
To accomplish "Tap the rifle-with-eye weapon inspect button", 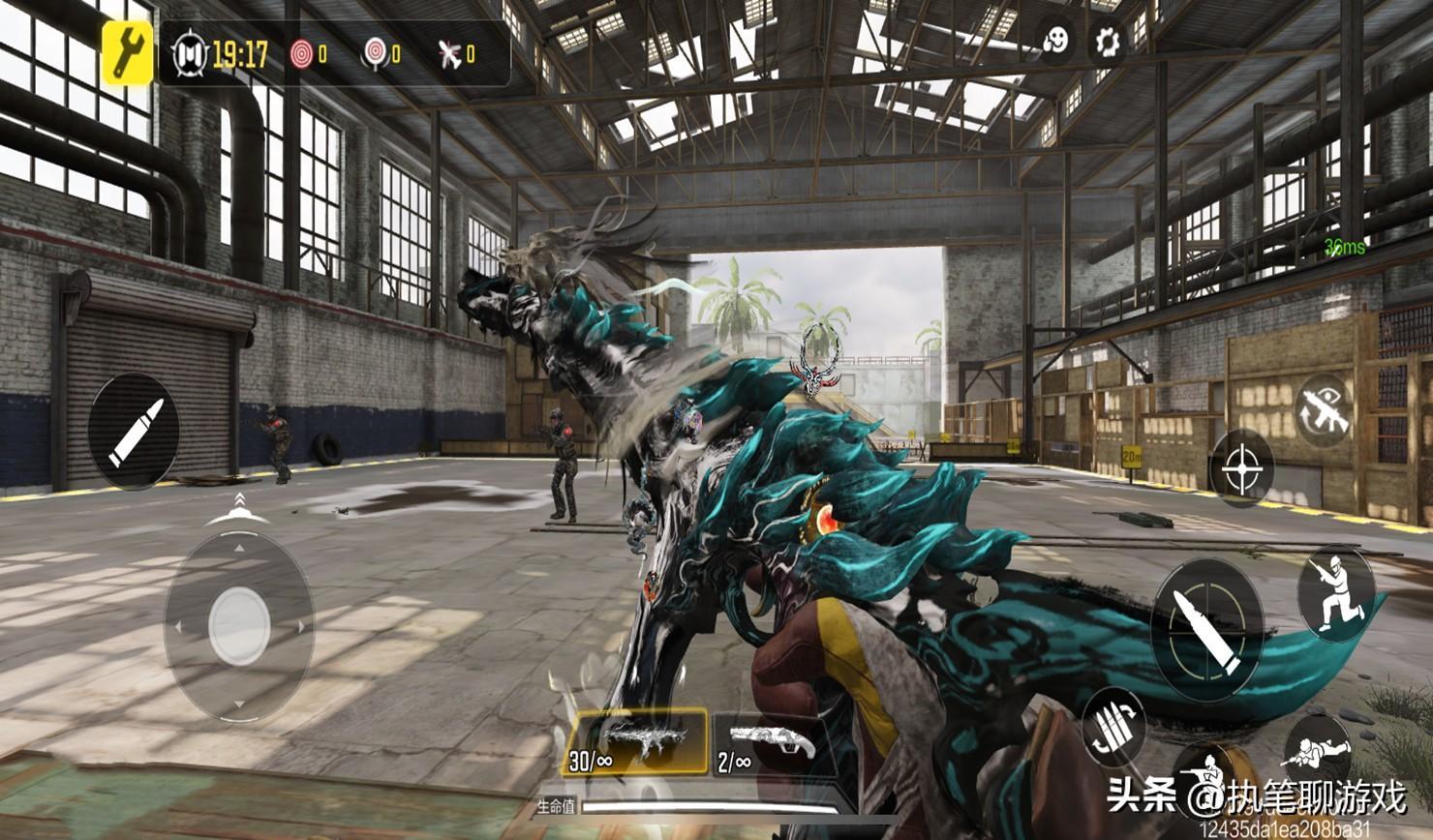I will coord(1324,410).
